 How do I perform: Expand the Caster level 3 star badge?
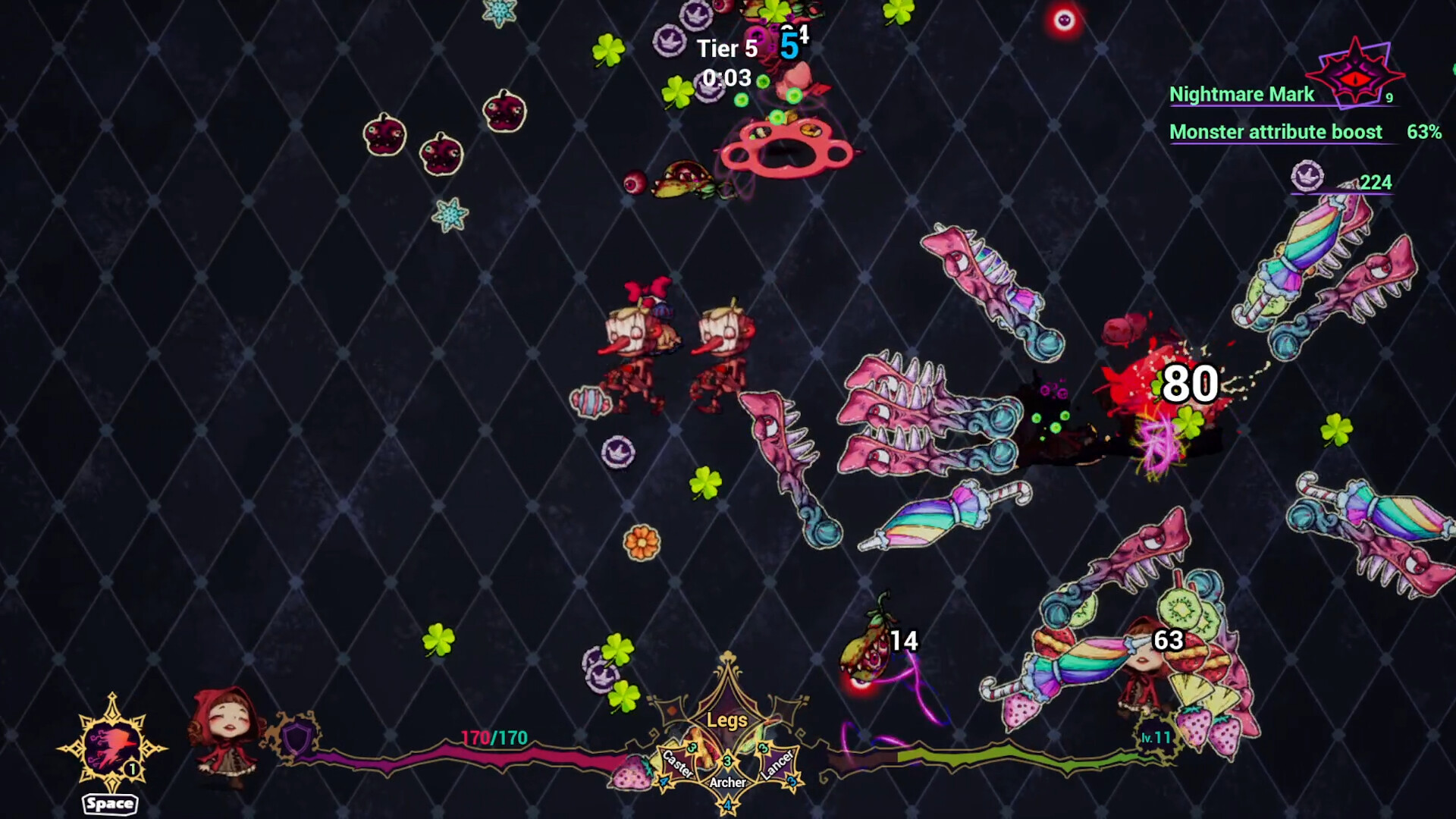pyautogui.click(x=692, y=748)
